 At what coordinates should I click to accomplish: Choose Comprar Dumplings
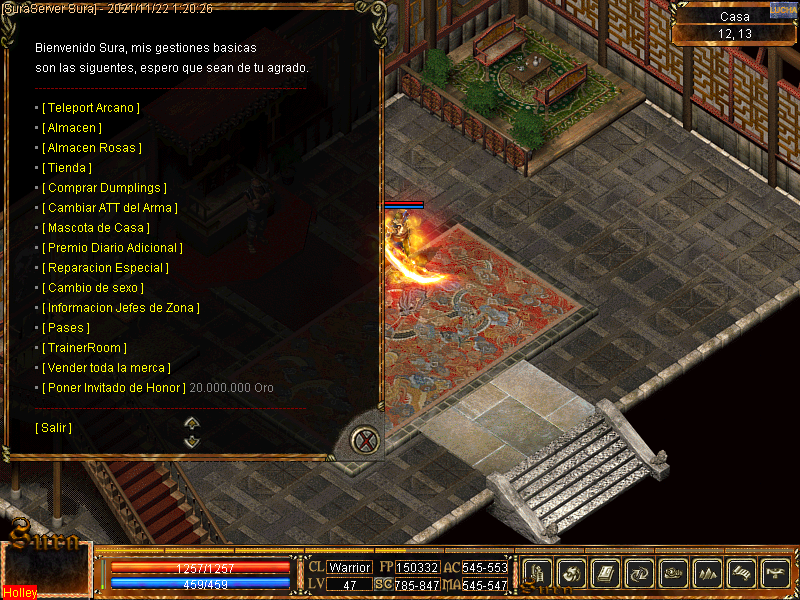104,188
